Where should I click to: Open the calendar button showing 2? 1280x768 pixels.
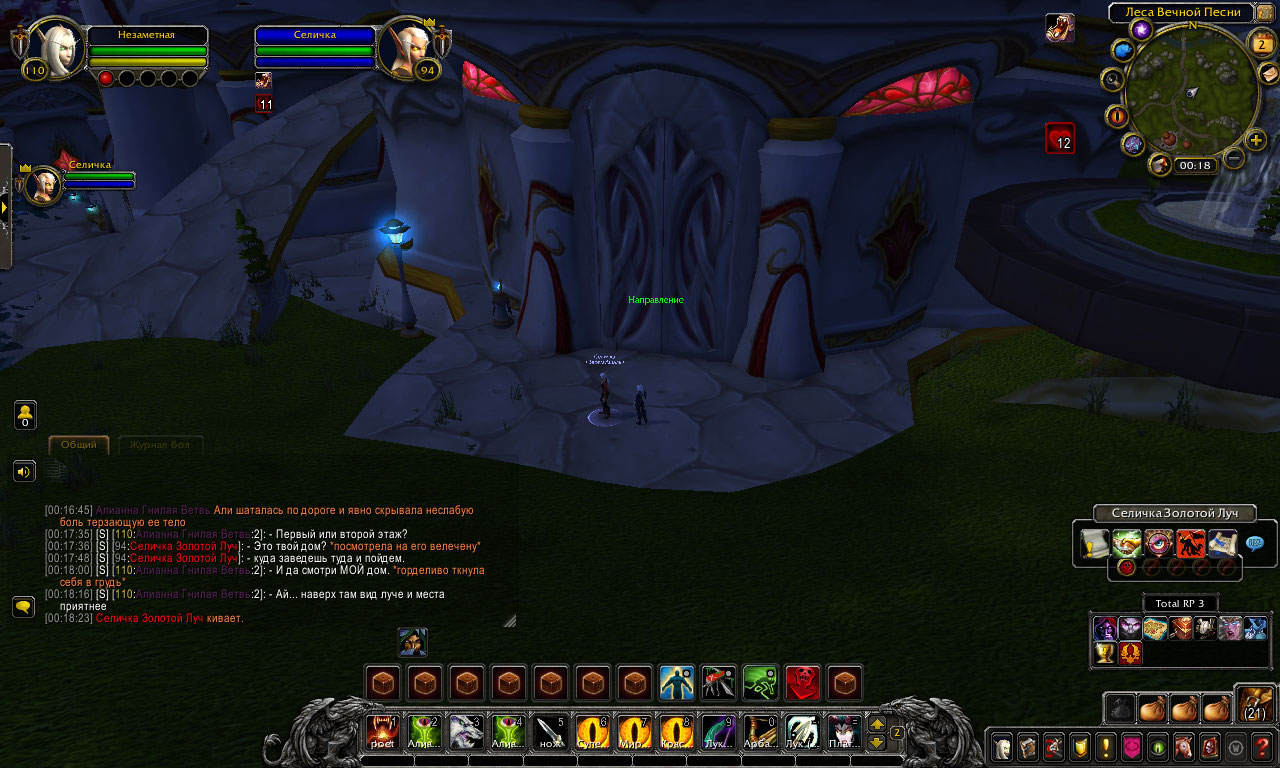tap(1263, 43)
